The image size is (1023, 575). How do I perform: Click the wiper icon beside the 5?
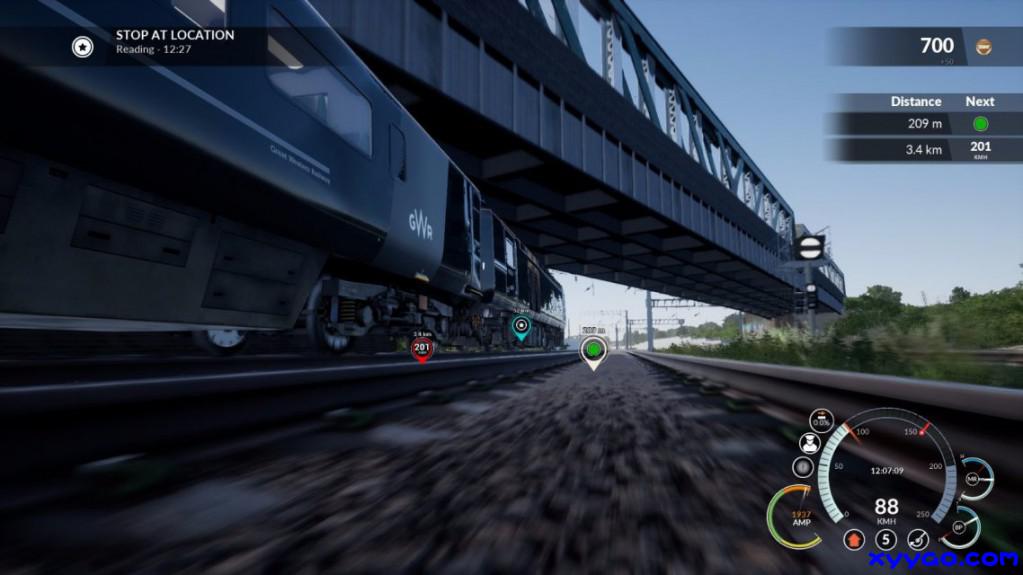(917, 540)
